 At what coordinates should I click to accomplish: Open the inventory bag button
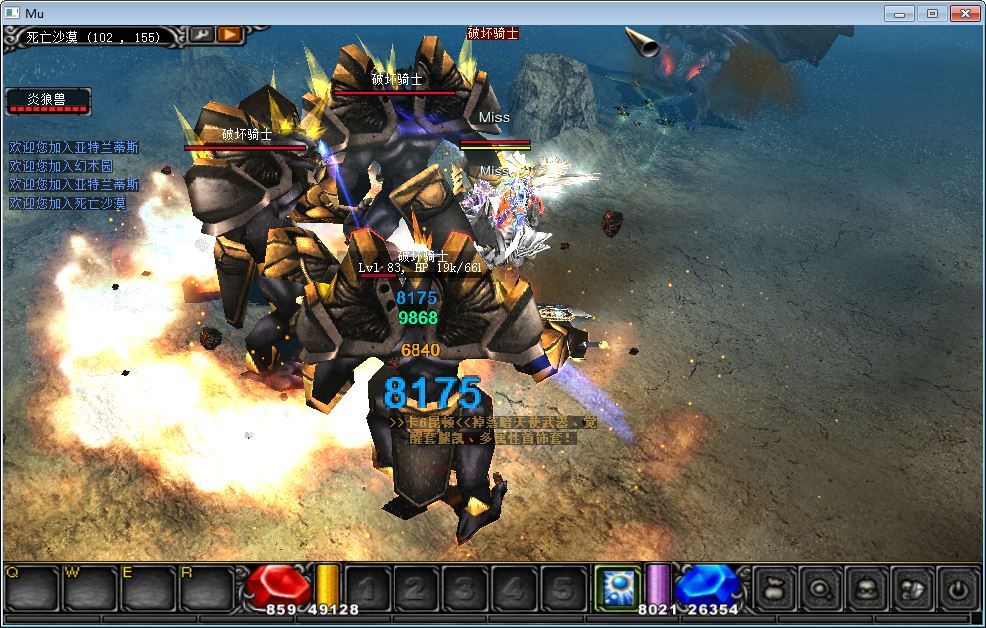coord(773,589)
